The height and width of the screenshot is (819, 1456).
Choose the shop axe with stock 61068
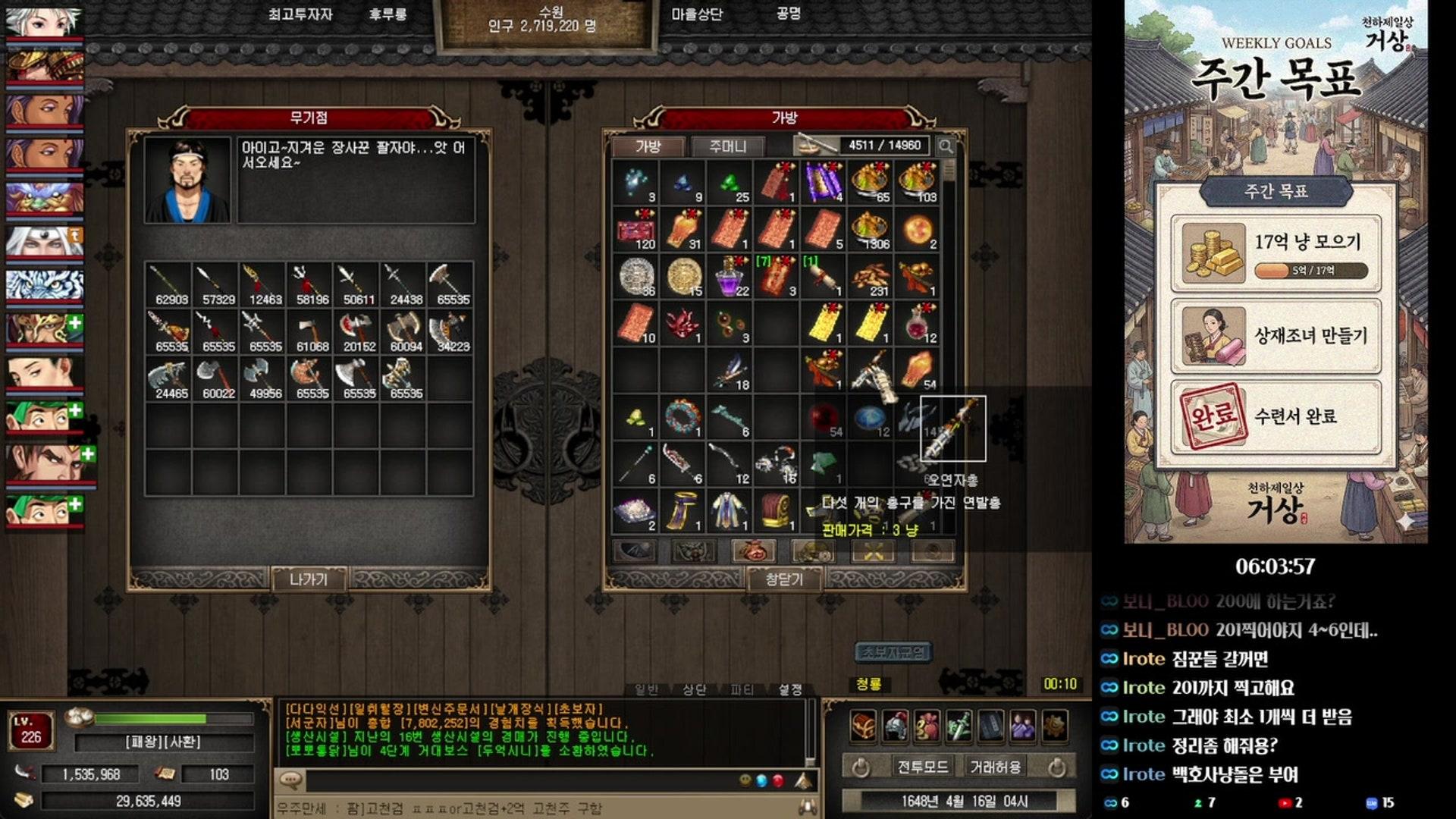(310, 331)
